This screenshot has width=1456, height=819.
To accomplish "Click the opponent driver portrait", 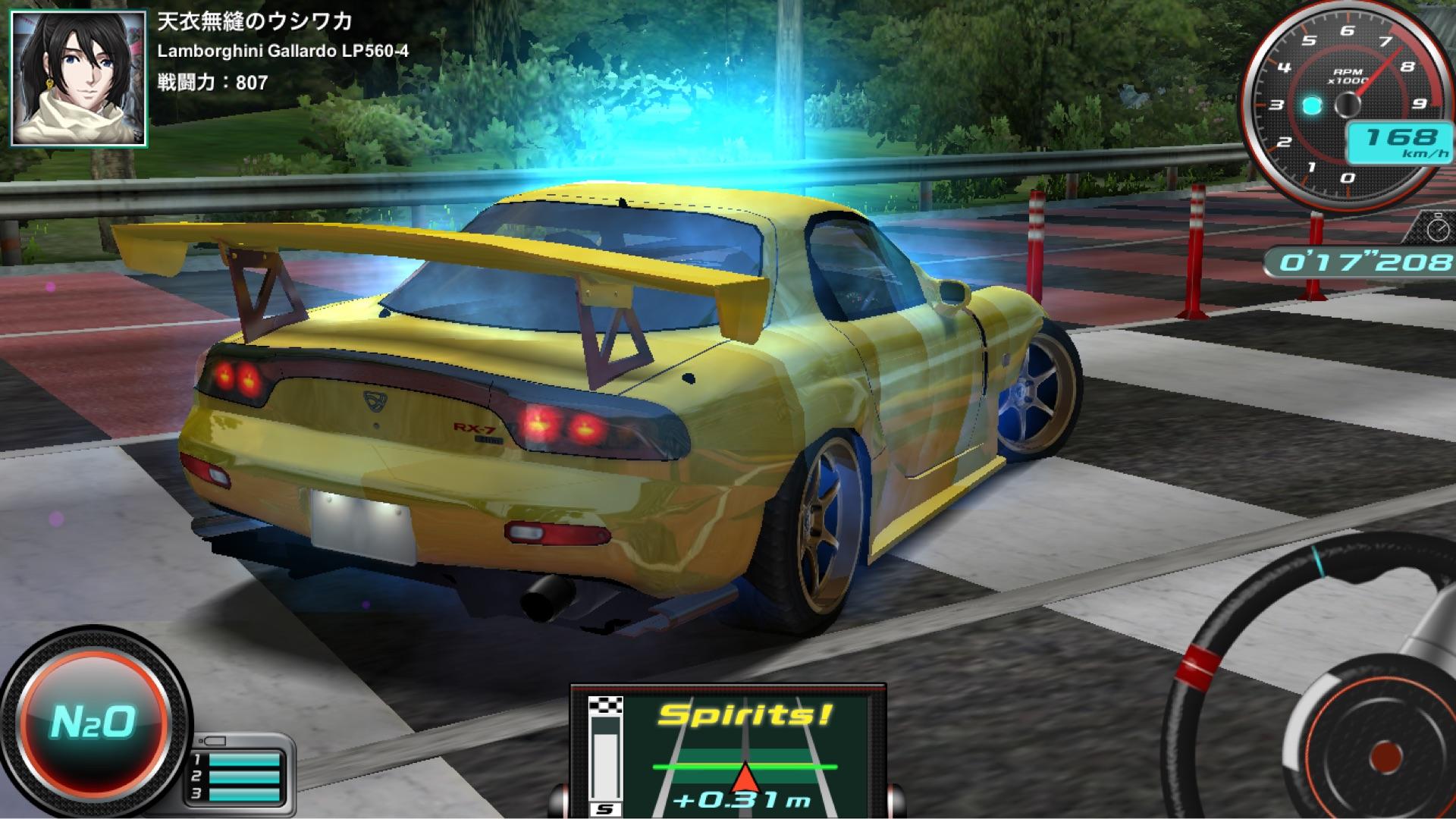I will [x=78, y=78].
